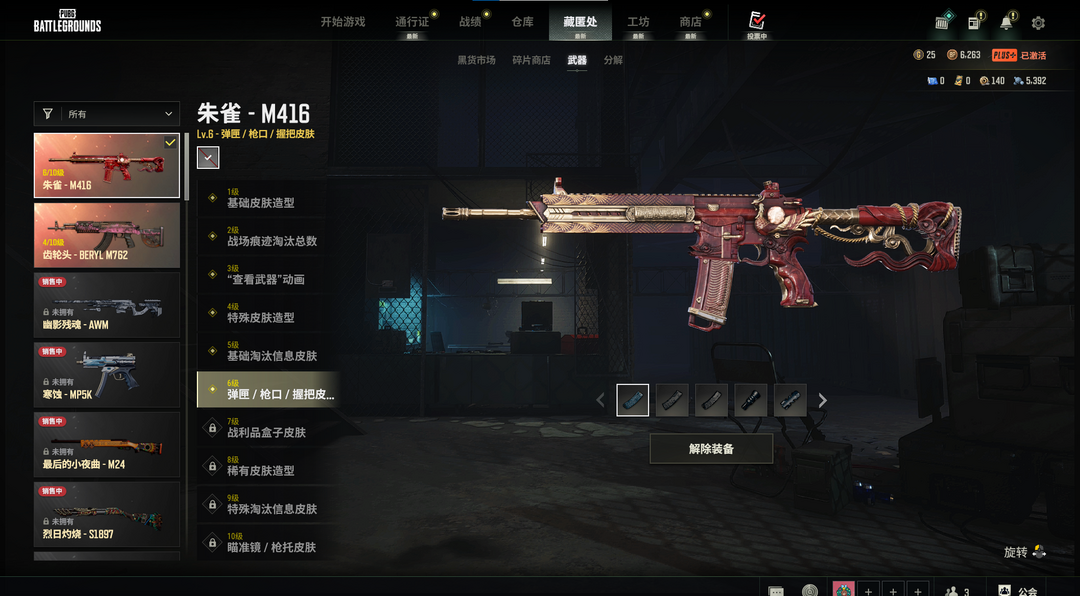
Task: Switch to the 通行证 tab
Action: point(412,22)
